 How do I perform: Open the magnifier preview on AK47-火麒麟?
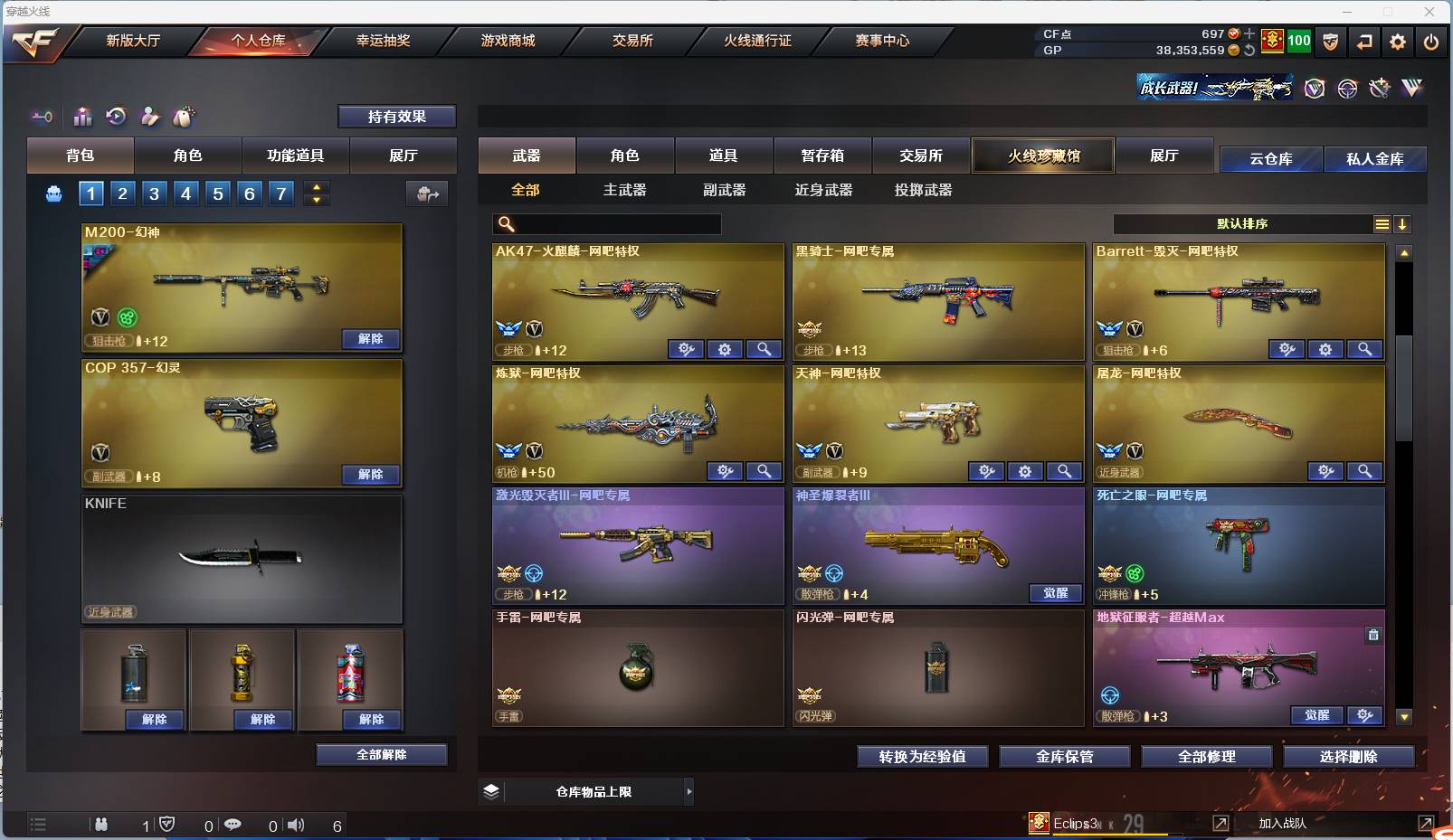(x=764, y=349)
